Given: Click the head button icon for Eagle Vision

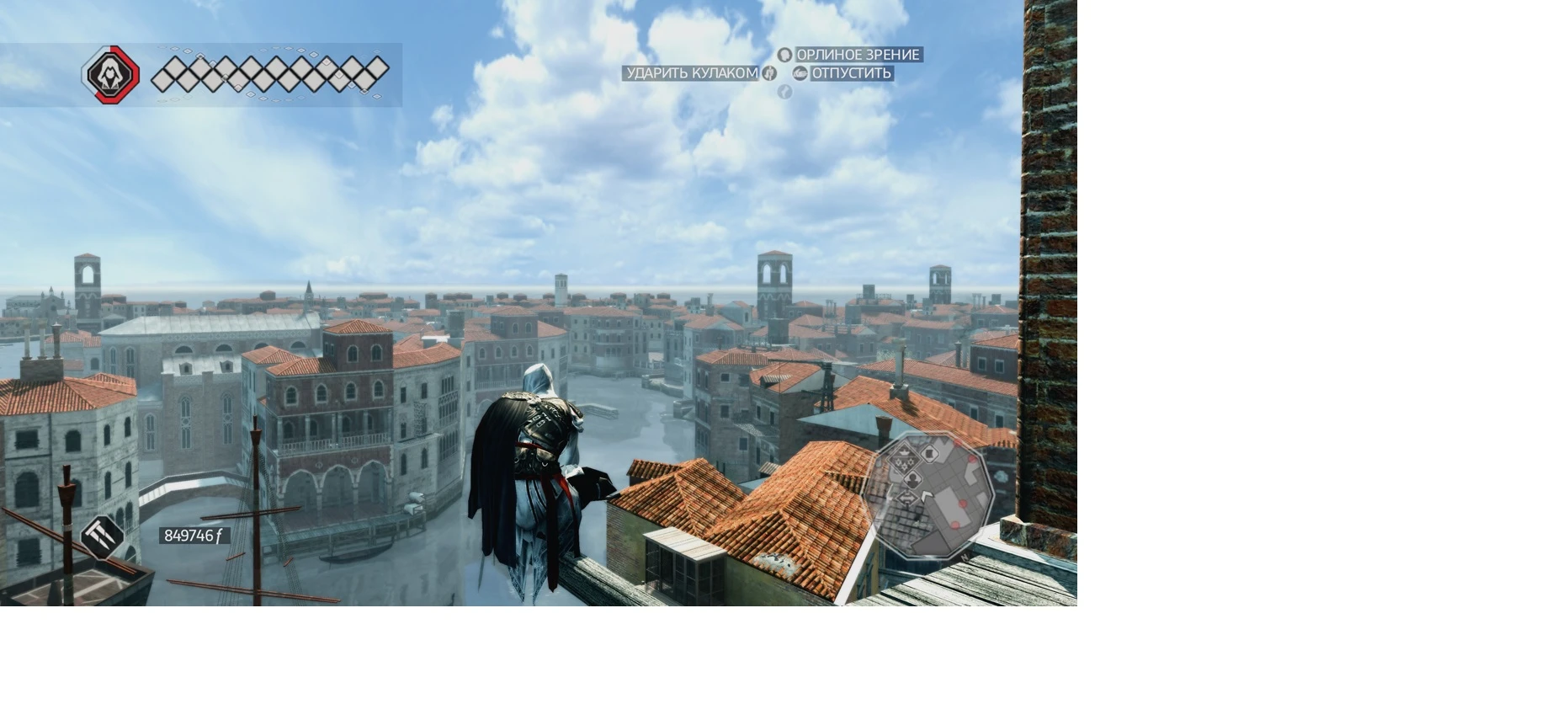Looking at the screenshot, I should point(785,55).
